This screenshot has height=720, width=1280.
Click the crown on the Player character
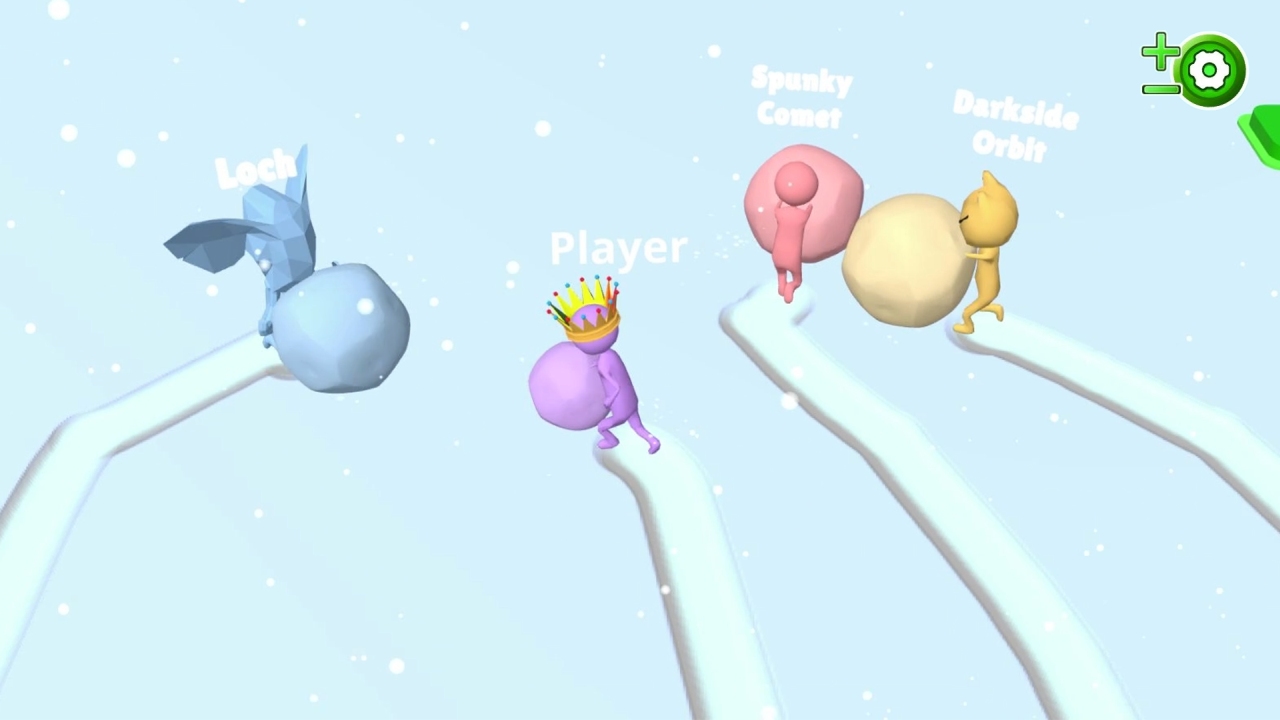coord(585,310)
